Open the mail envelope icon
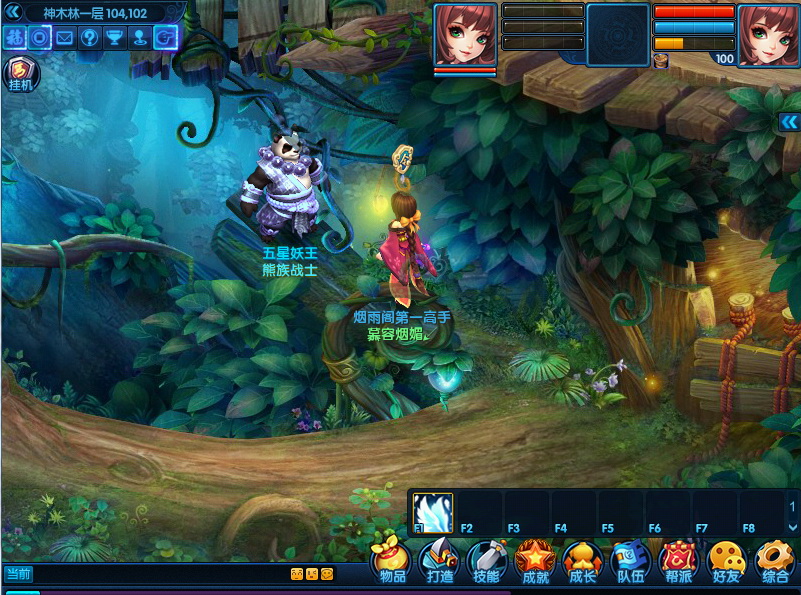The width and height of the screenshot is (801, 595). pos(65,38)
